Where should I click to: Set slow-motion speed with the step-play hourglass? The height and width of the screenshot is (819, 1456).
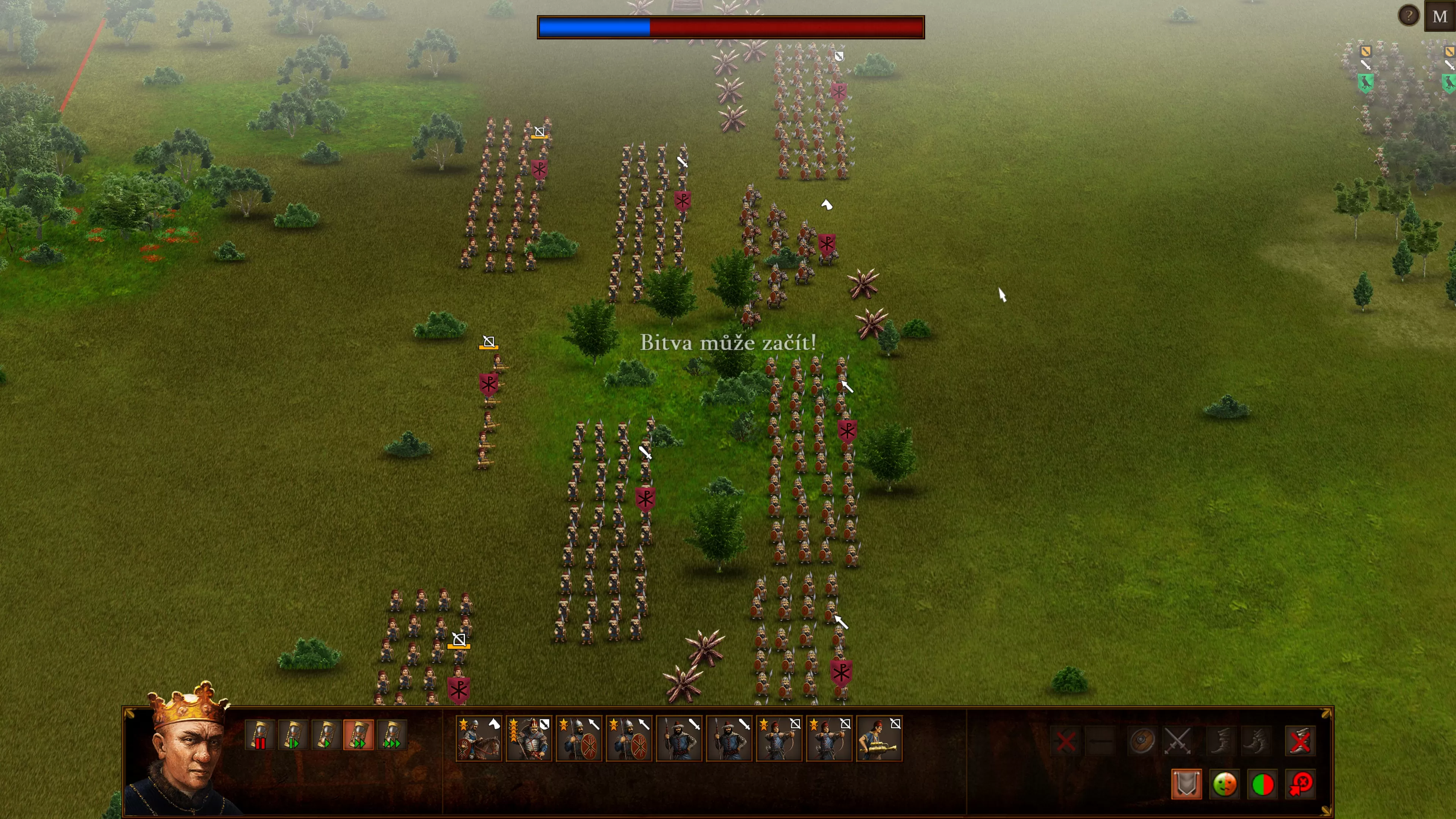[292, 735]
